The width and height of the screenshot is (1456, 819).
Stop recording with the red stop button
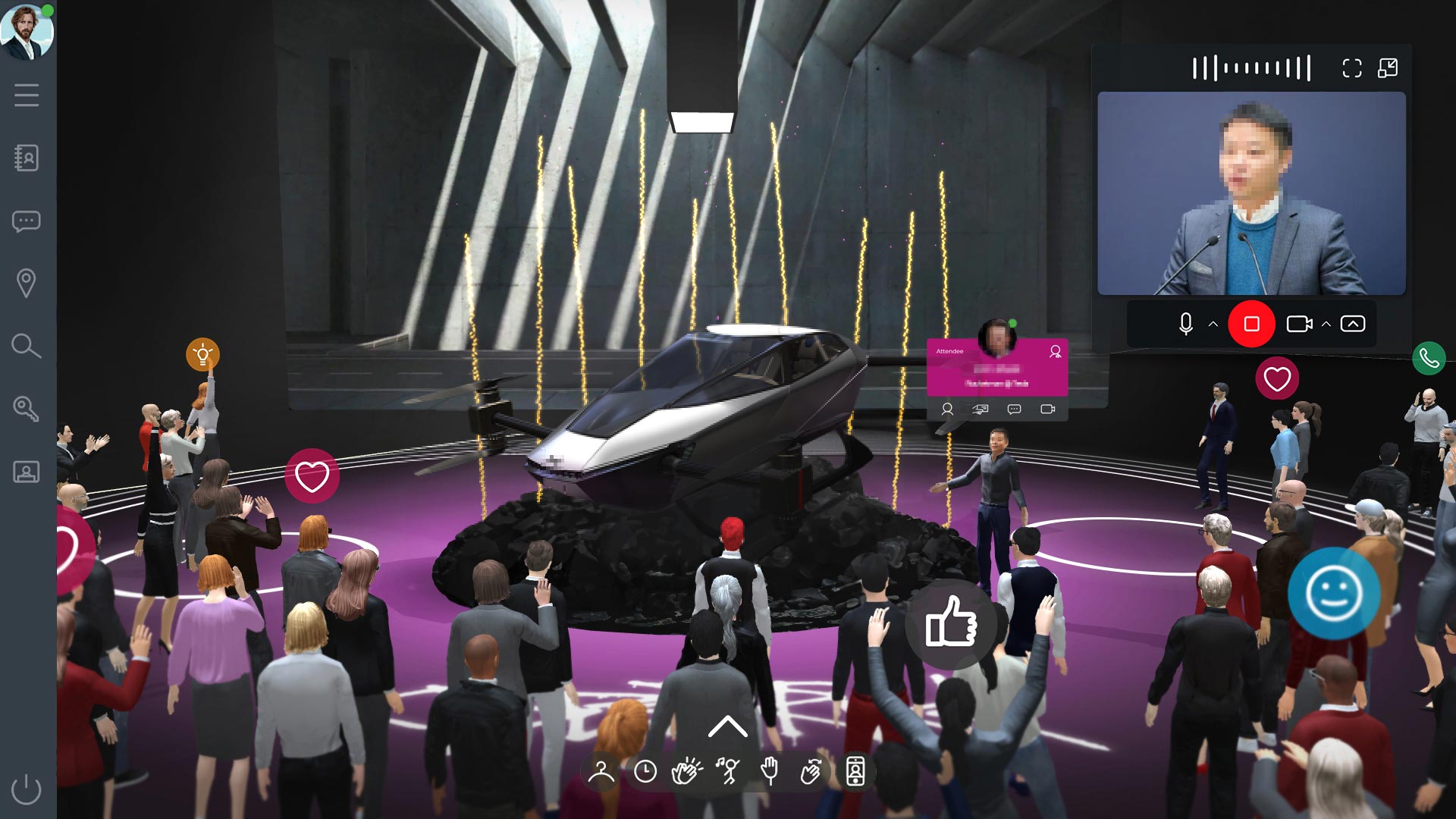[1252, 323]
